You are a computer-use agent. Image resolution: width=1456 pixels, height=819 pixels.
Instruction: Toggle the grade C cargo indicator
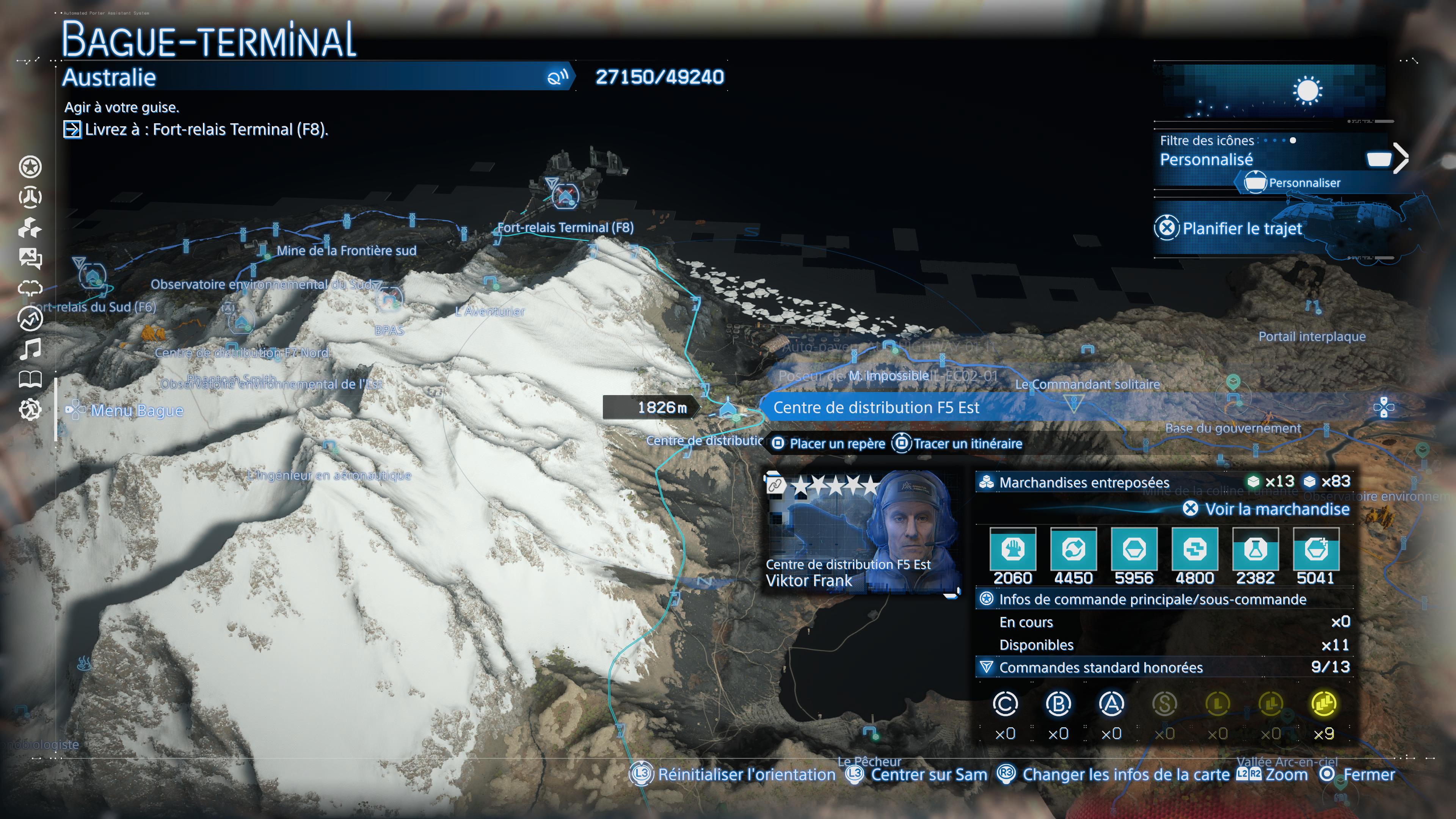1006,704
